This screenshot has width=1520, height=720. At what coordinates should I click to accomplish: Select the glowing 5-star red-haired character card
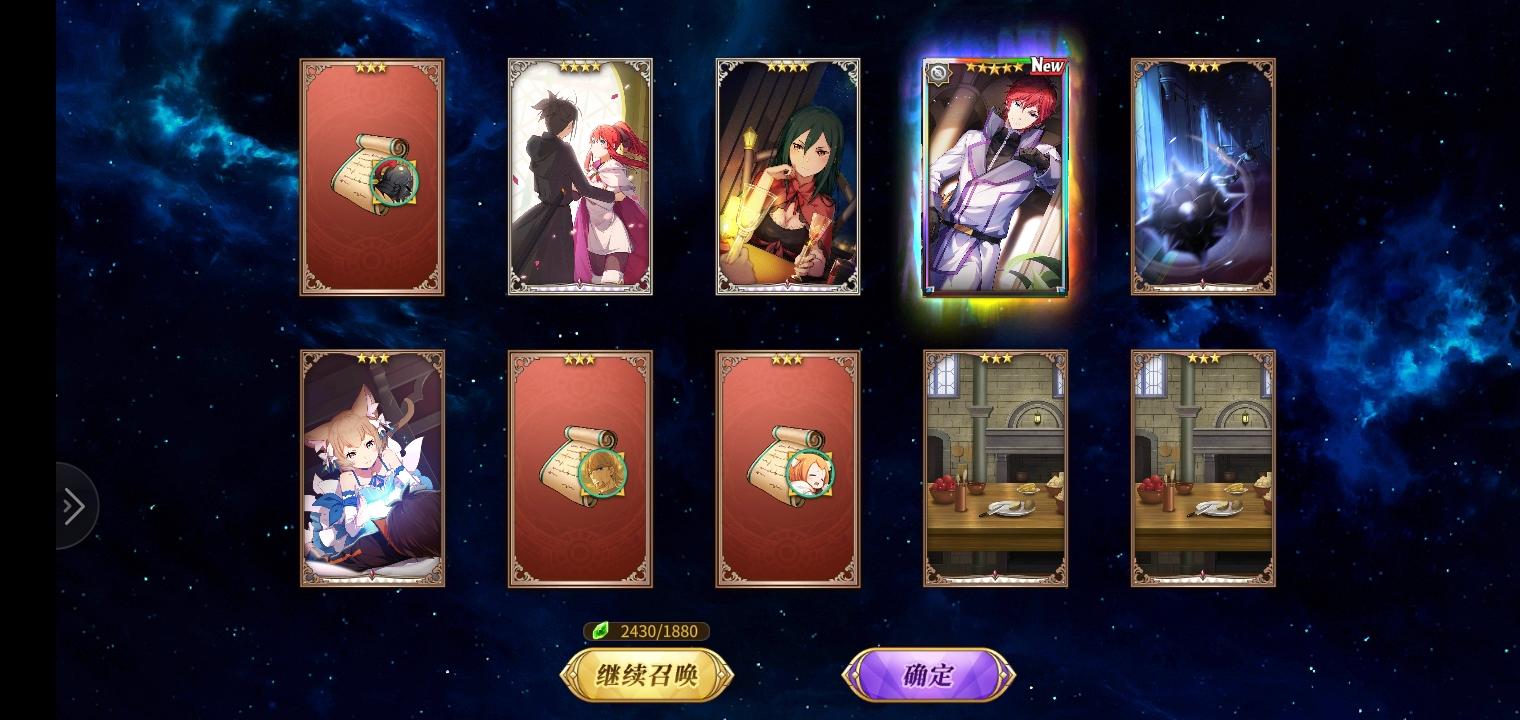995,180
